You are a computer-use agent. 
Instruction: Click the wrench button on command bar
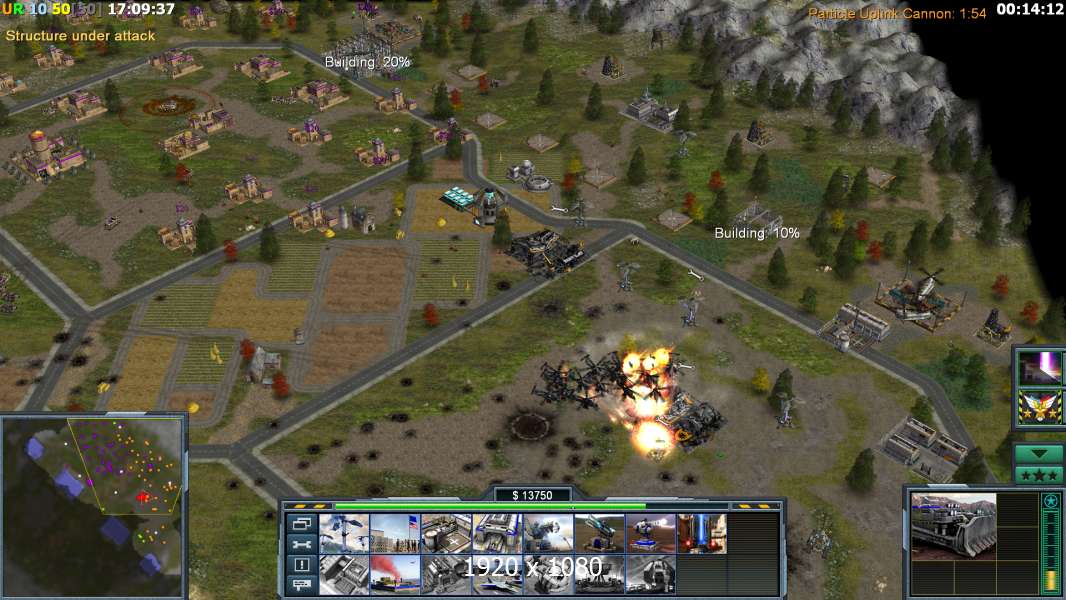point(301,544)
